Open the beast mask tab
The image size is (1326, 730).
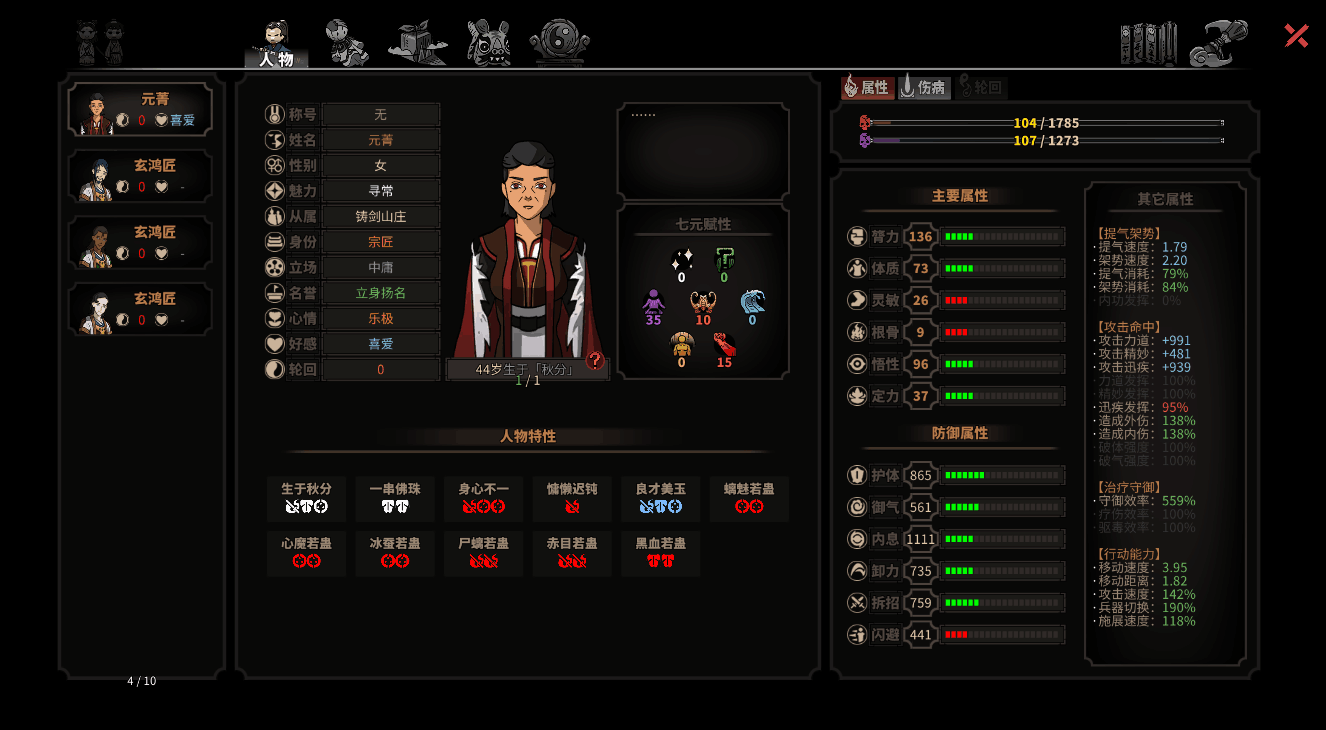pyautogui.click(x=489, y=43)
